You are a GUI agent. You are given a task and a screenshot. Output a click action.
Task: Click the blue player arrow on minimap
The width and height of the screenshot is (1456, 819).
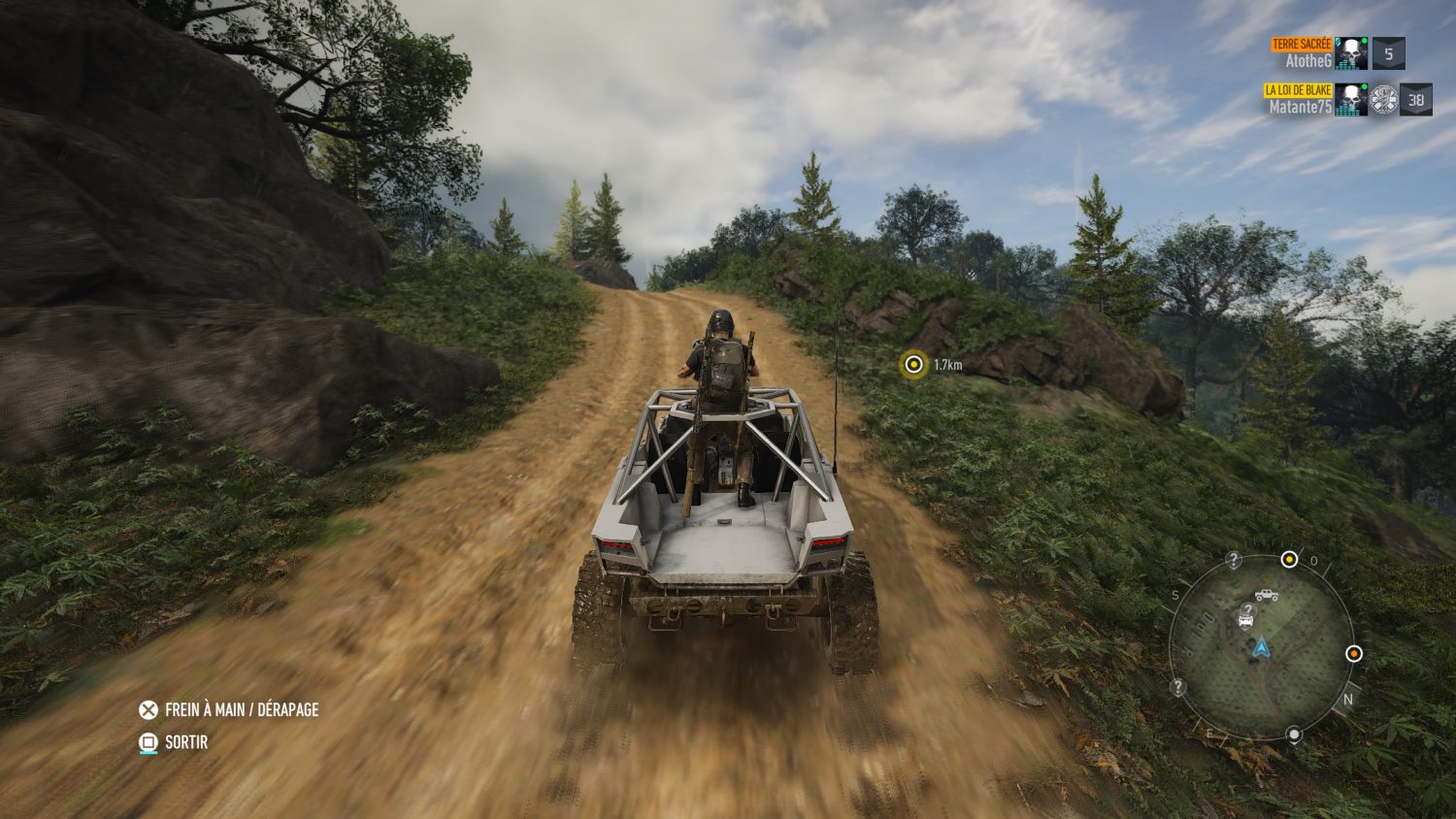point(1261,647)
